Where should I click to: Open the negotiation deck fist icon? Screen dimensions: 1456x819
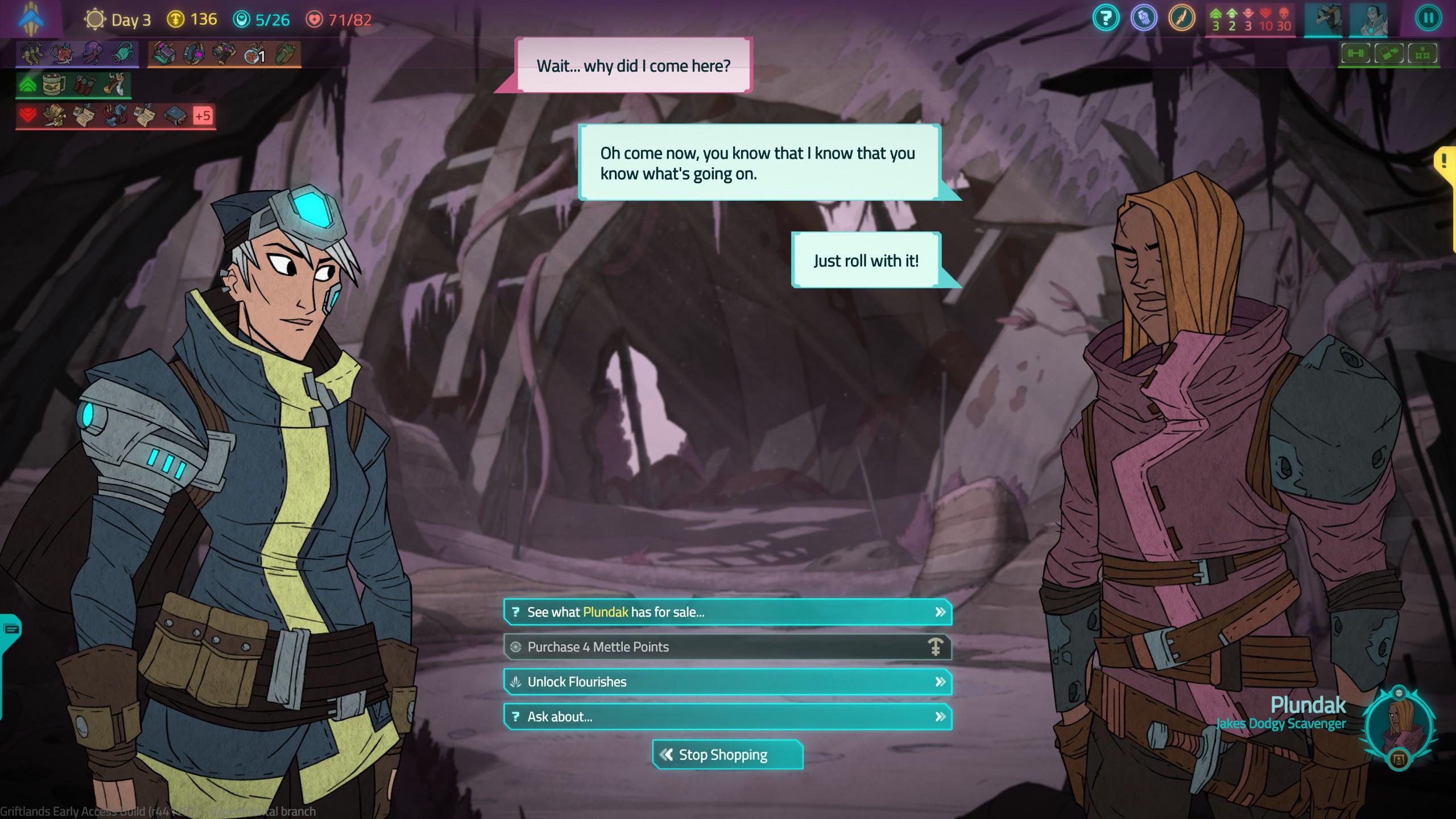pyautogui.click(x=1144, y=18)
